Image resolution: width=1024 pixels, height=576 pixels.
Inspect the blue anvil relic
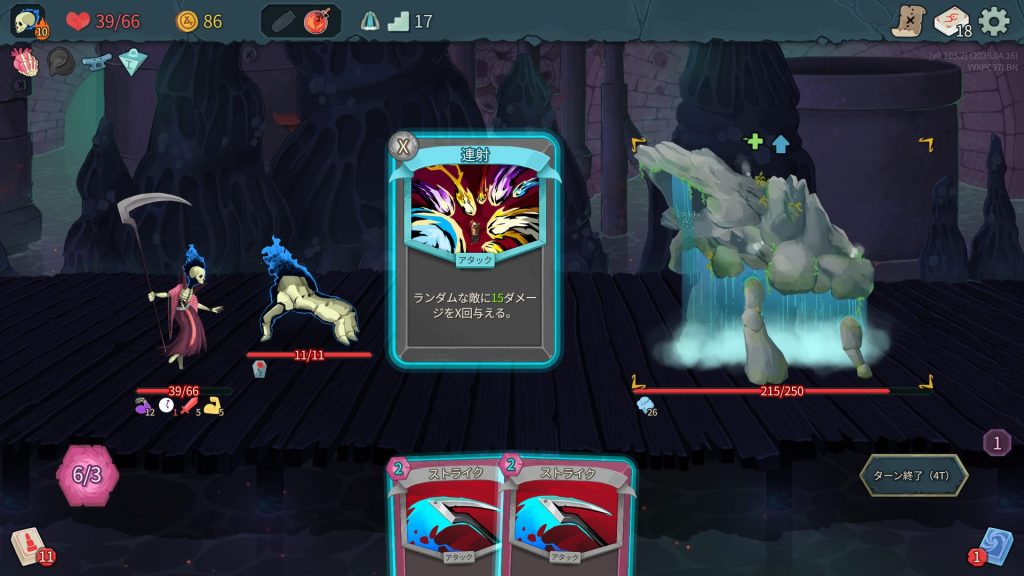coord(97,62)
